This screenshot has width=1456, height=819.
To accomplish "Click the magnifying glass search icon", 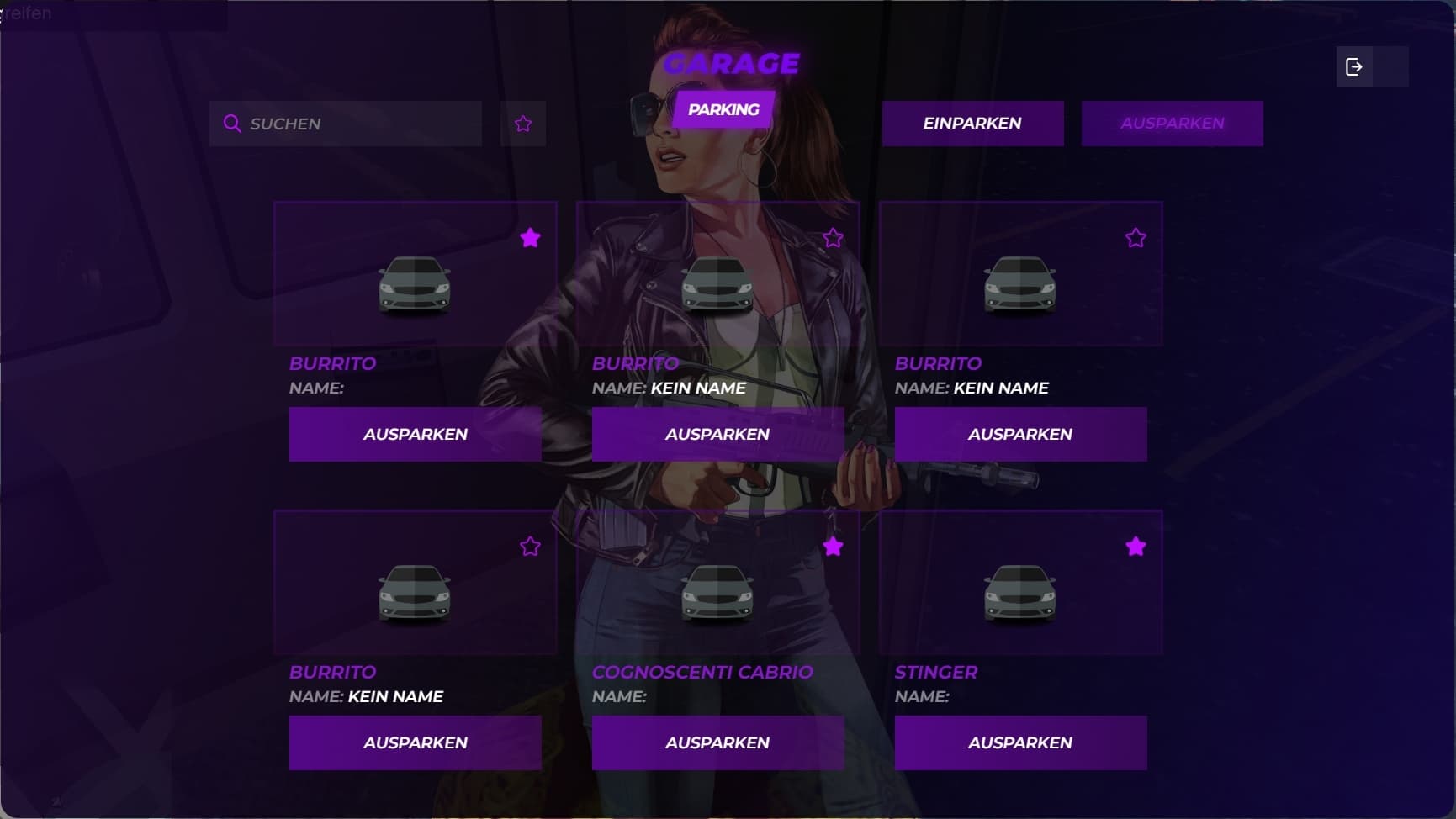I will coord(232,124).
